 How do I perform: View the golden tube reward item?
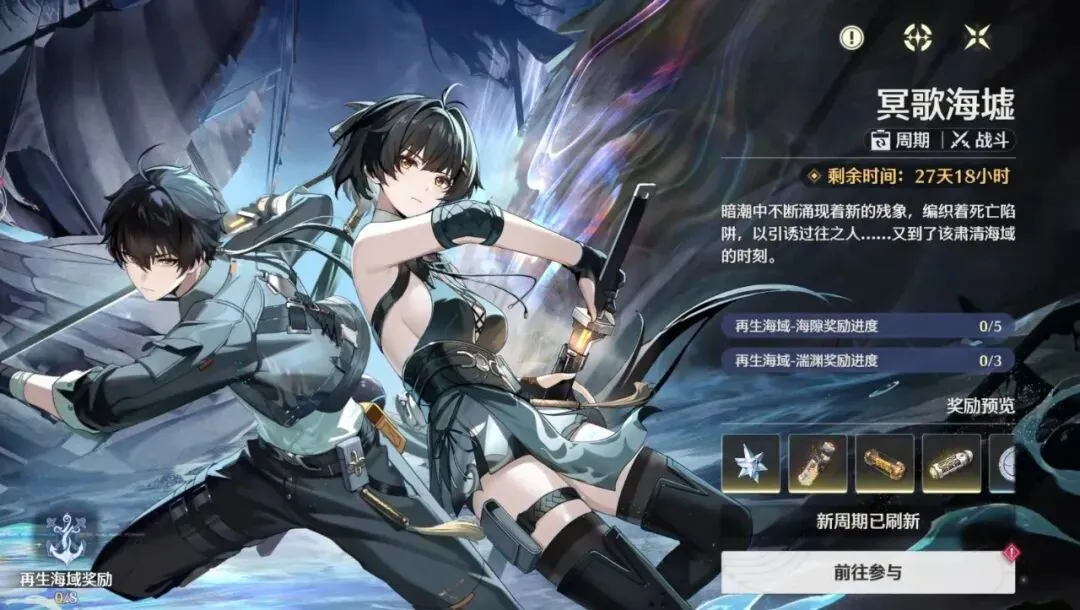click(x=884, y=463)
